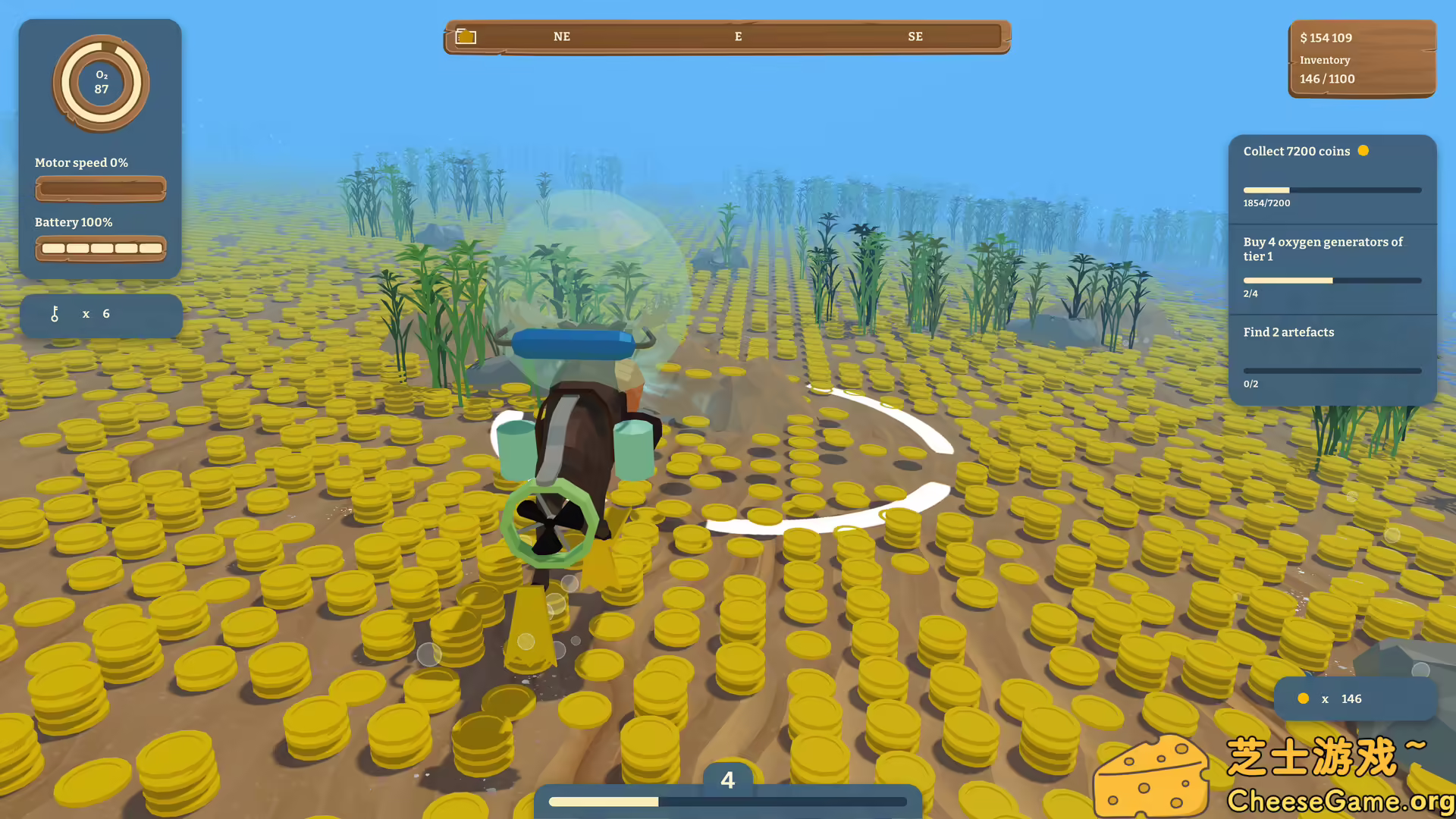Viewport: 1456px width, 819px height.
Task: Expand the Inventory 146/1100 display
Action: (x=1327, y=69)
